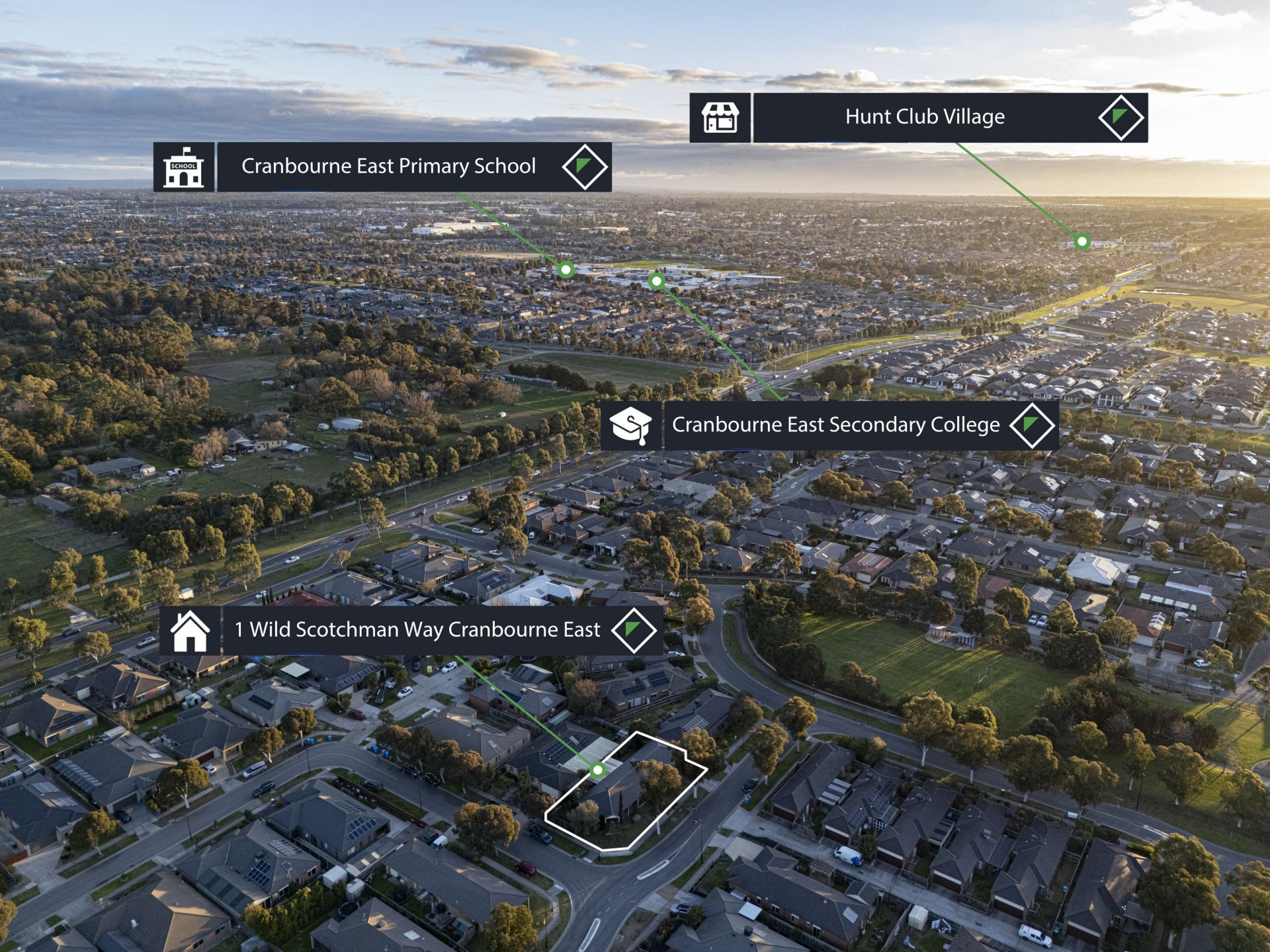
Task: Click the shop icon beside Hunt Club Village
Action: point(720,118)
